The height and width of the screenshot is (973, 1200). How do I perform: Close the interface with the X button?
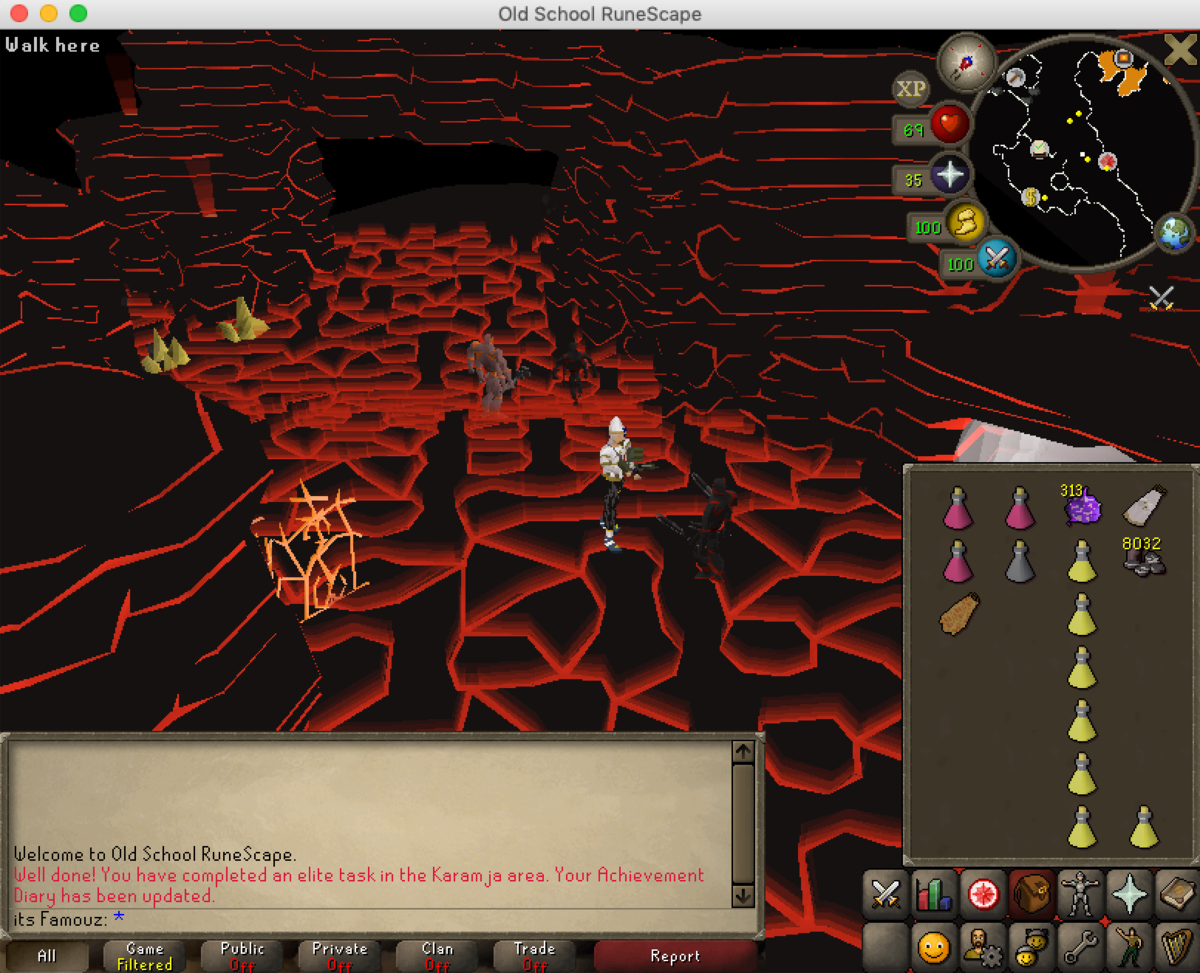(1179, 50)
